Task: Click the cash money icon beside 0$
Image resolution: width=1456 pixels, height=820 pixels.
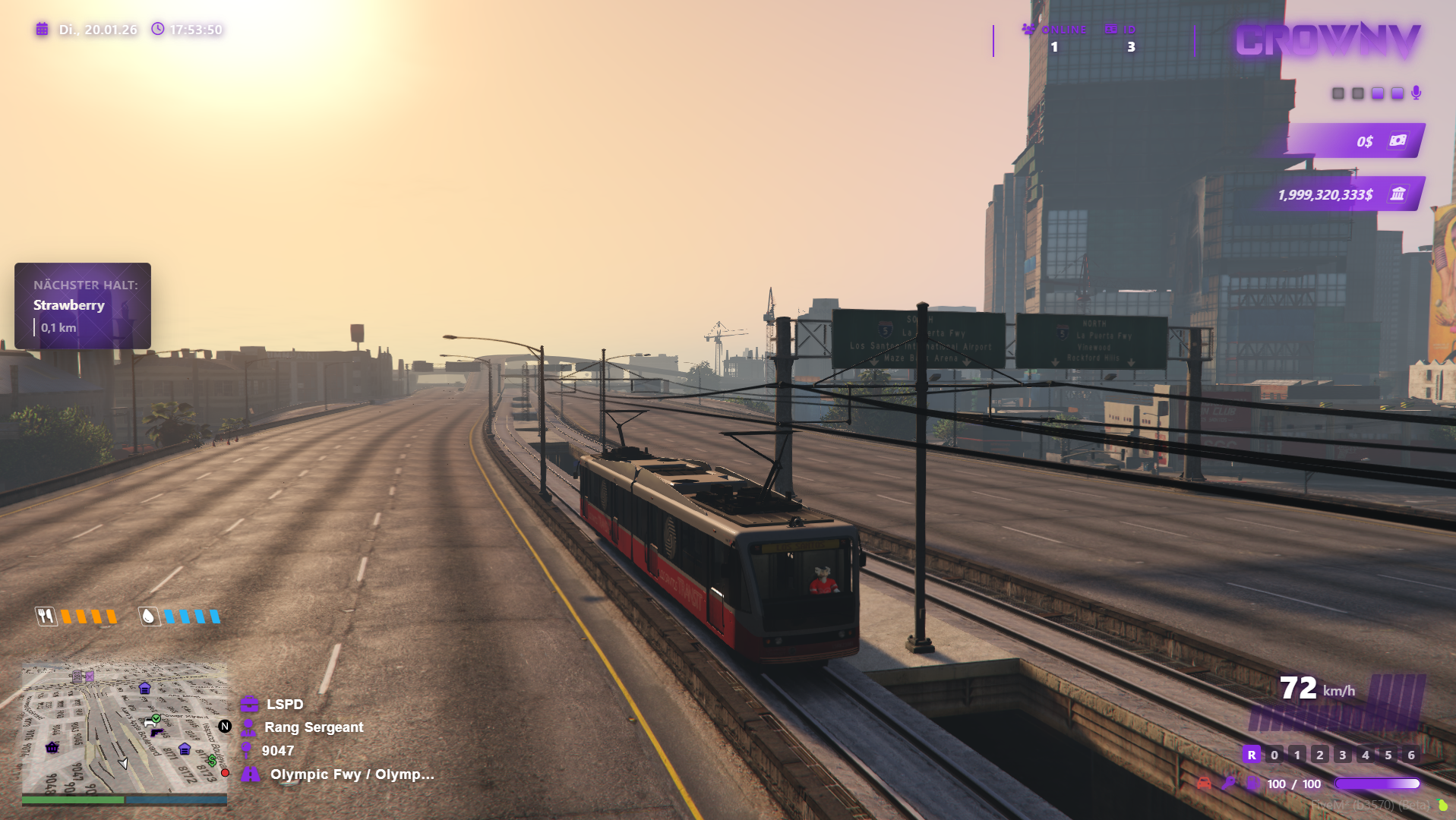Action: pyautogui.click(x=1397, y=140)
